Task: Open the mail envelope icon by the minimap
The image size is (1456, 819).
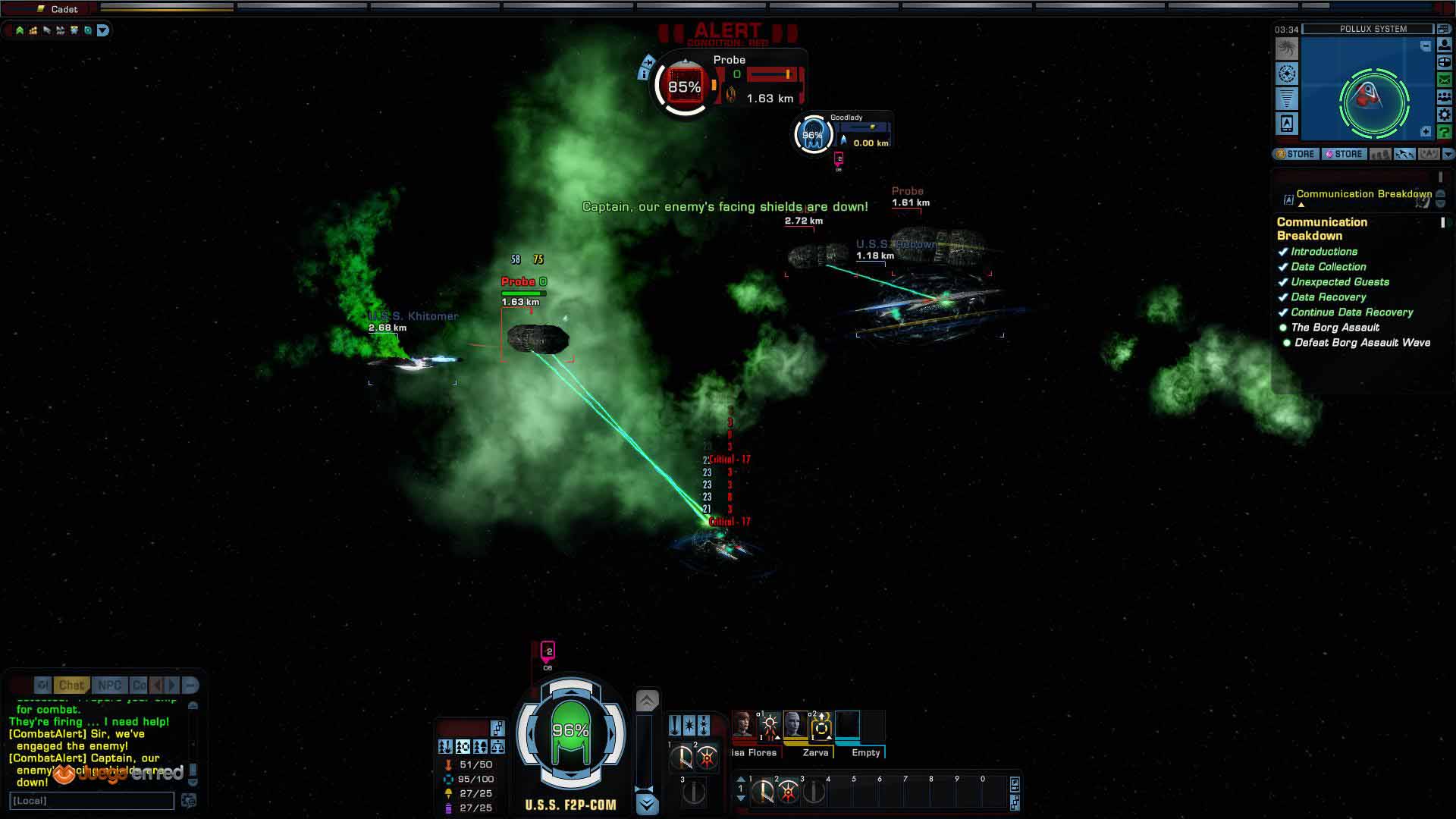Action: tap(1445, 80)
